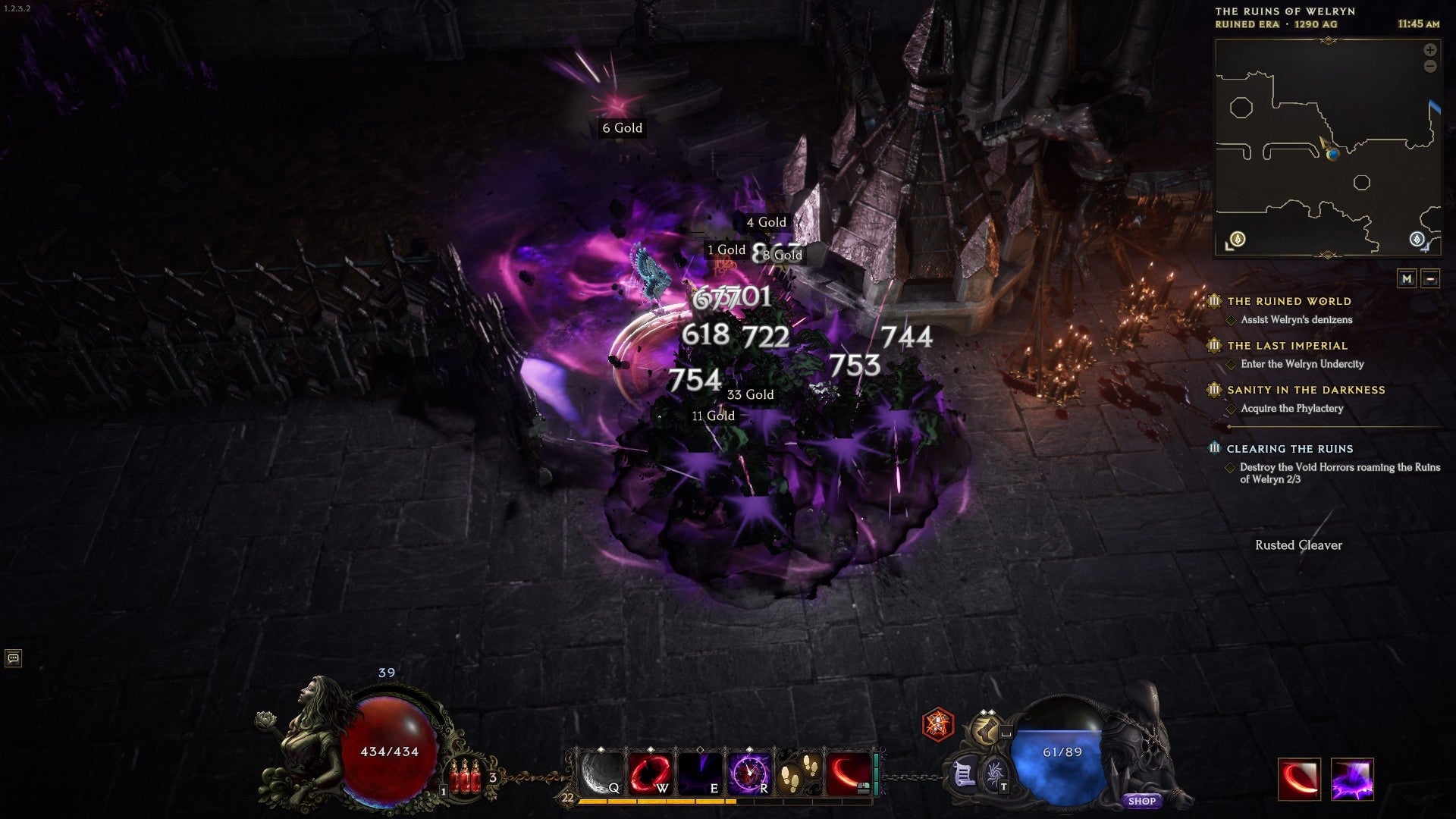Drink a red health potion
Screen dimensions: 1456x819
pyautogui.click(x=465, y=777)
